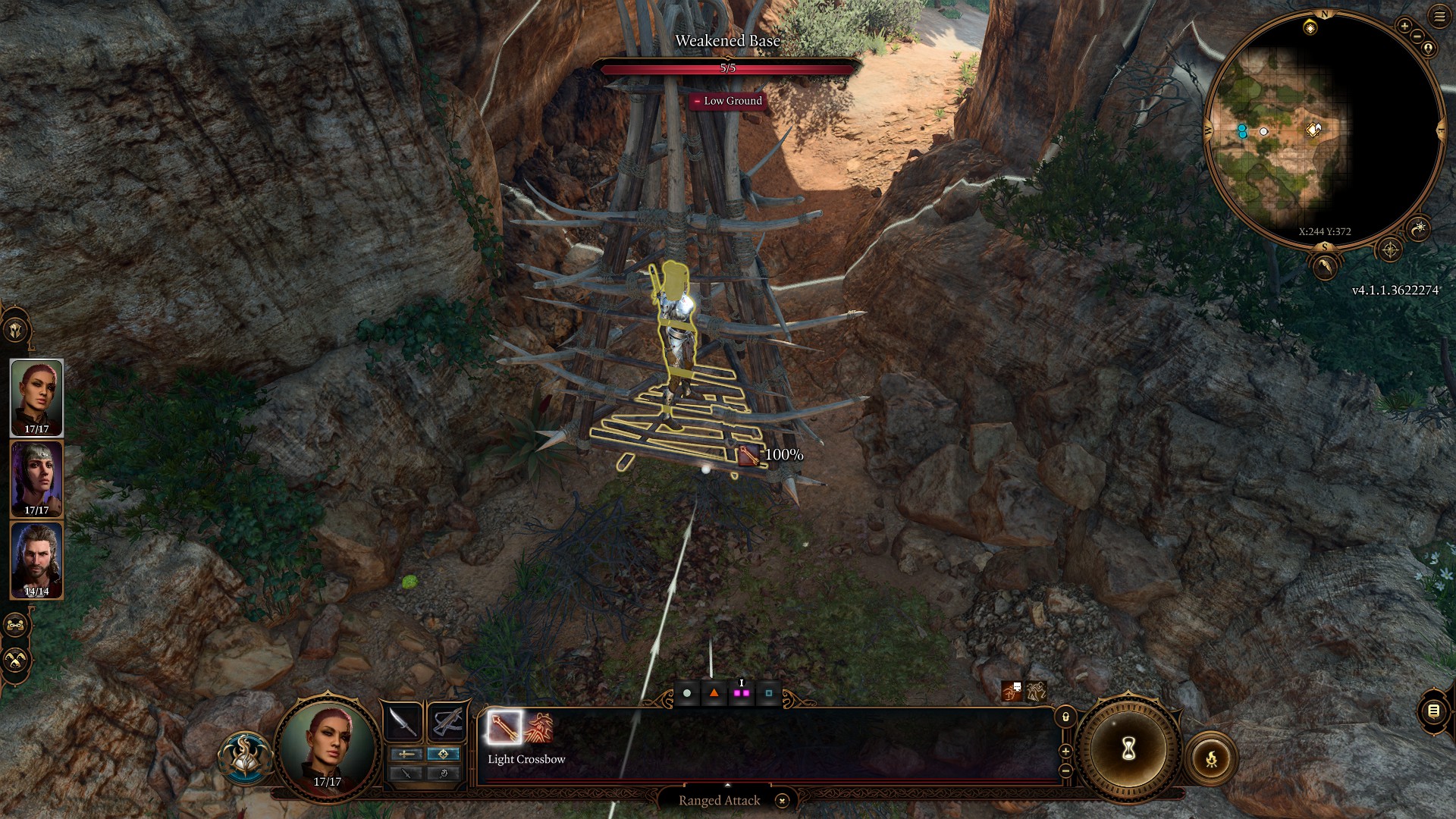The image size is (1456, 819).
Task: Toggle the hotbar lock padlock
Action: pyautogui.click(x=1064, y=717)
